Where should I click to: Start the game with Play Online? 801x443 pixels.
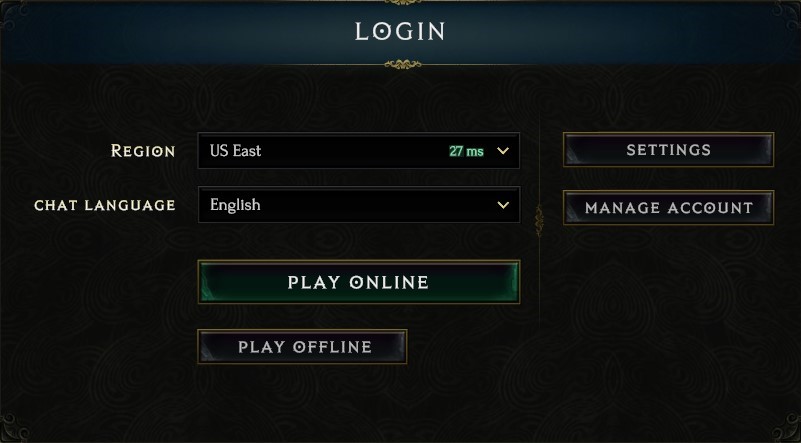358,282
